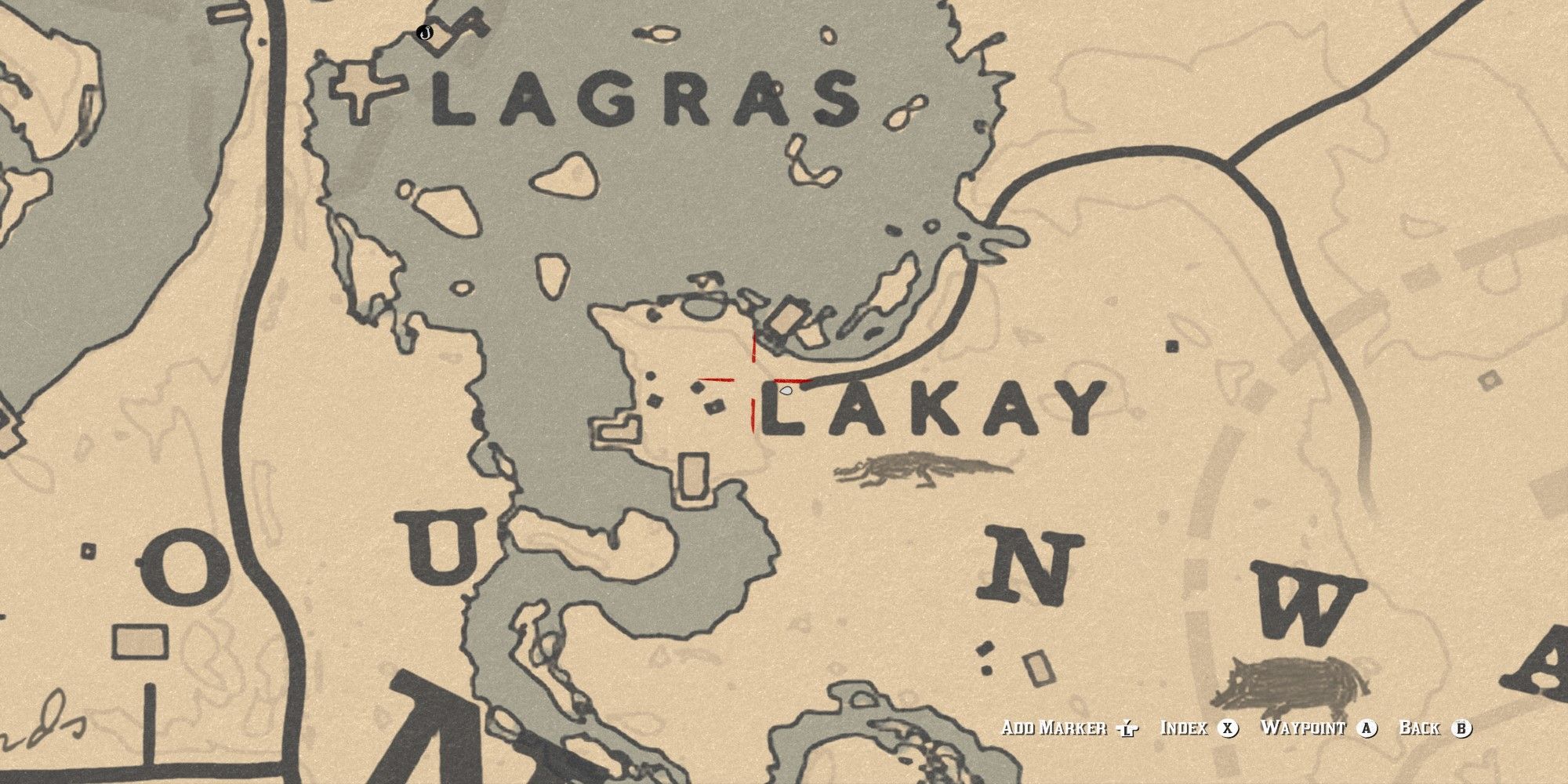Select the white item marker near Lakay
This screenshot has width=1568, height=784.
click(x=786, y=390)
